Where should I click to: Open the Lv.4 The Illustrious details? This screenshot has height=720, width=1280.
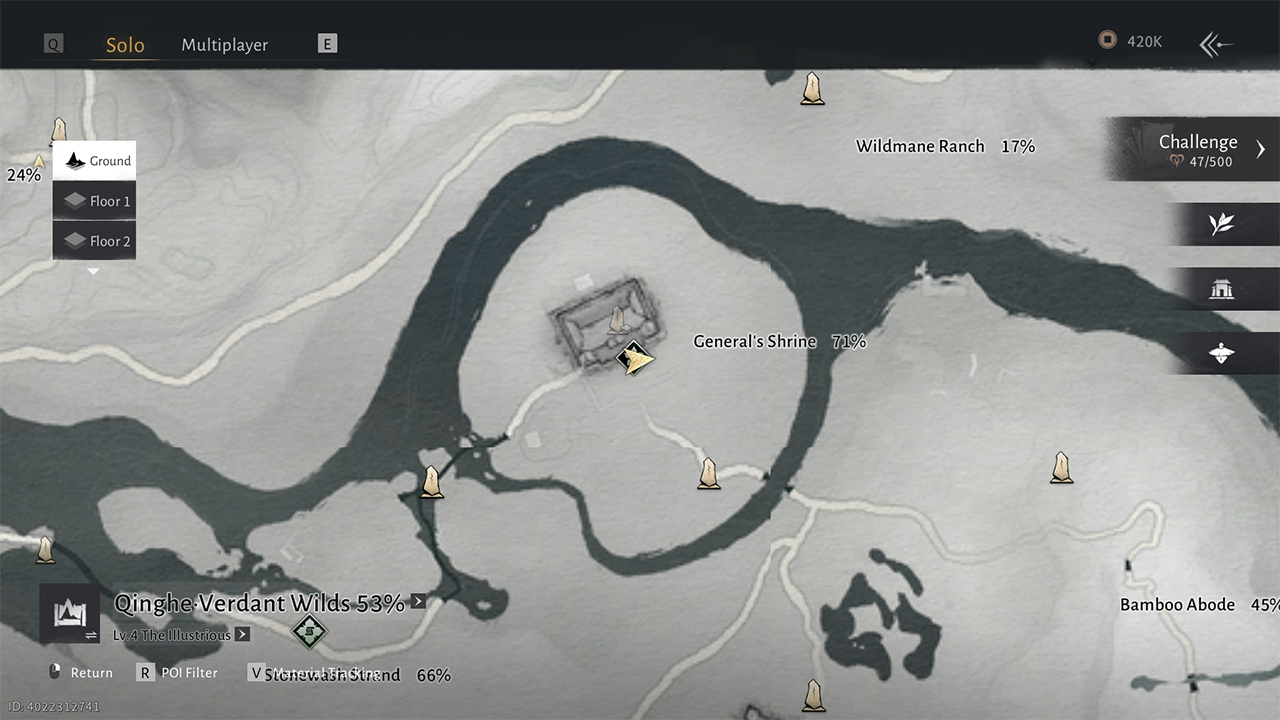pos(181,635)
